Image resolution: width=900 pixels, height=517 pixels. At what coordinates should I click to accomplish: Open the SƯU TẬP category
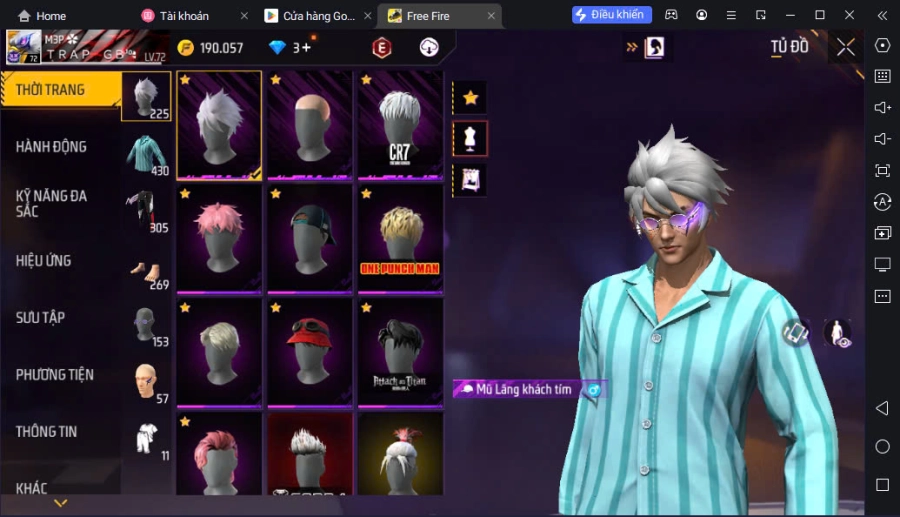(41, 318)
